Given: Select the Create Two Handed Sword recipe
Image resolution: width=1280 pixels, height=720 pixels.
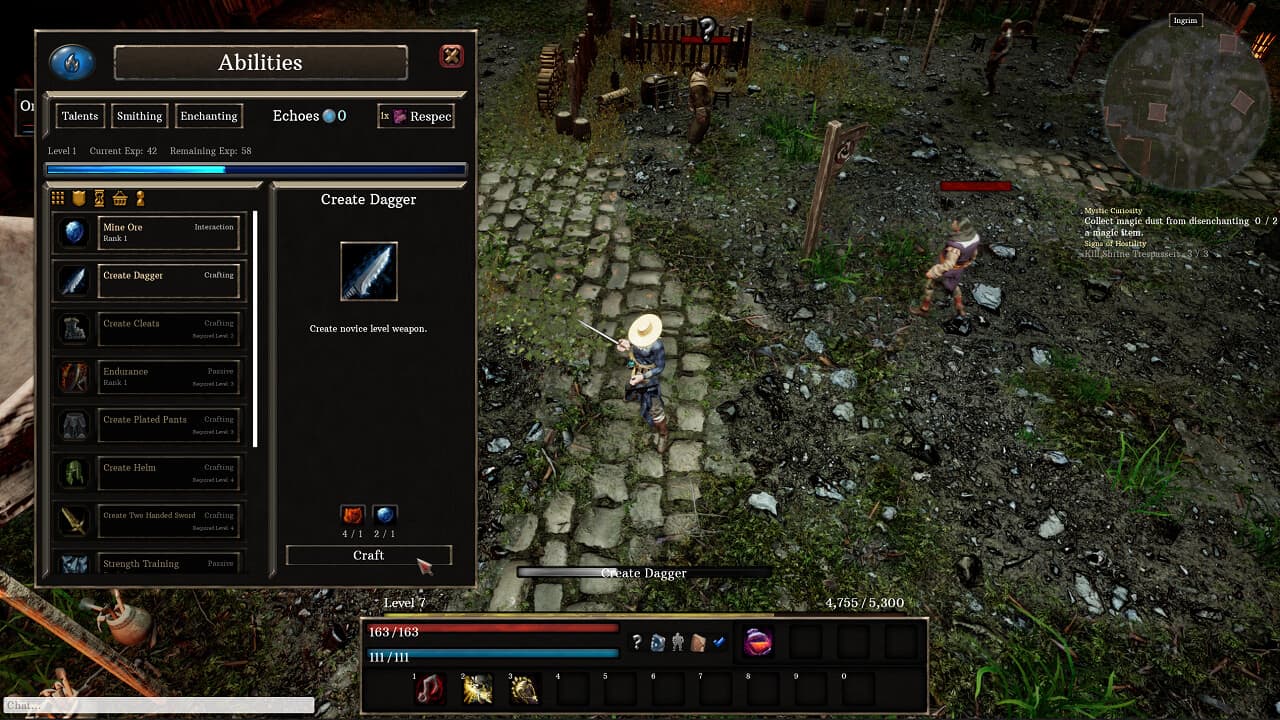Looking at the screenshot, I should [169, 521].
